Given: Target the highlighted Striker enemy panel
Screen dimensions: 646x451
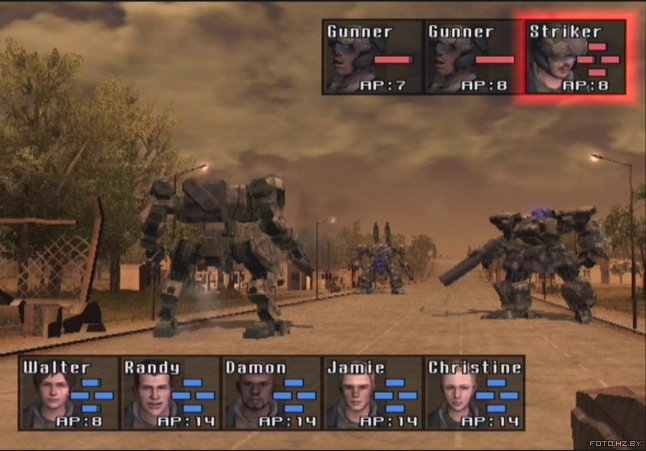Looking at the screenshot, I should click(x=575, y=58).
